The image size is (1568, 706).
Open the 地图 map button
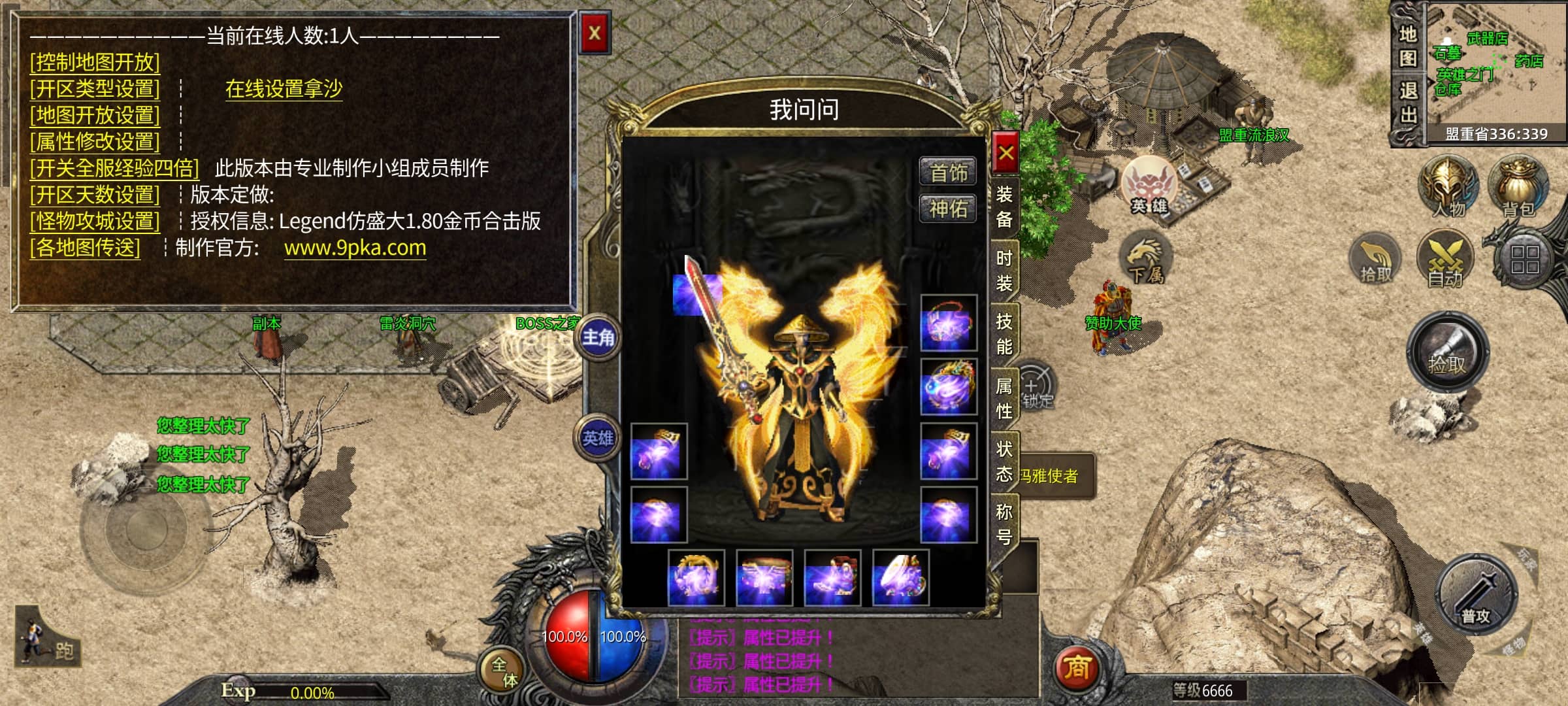[x=1408, y=46]
